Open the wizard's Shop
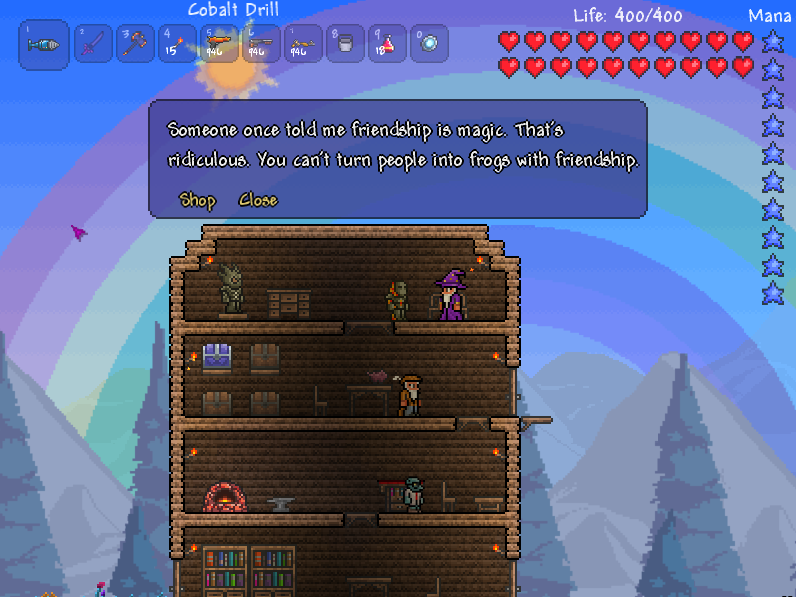The image size is (796, 597). point(197,200)
